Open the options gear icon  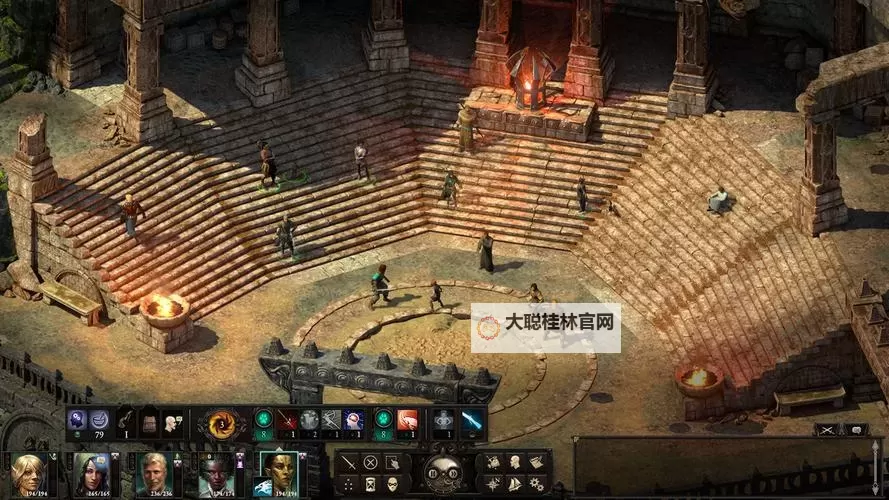coord(536,485)
